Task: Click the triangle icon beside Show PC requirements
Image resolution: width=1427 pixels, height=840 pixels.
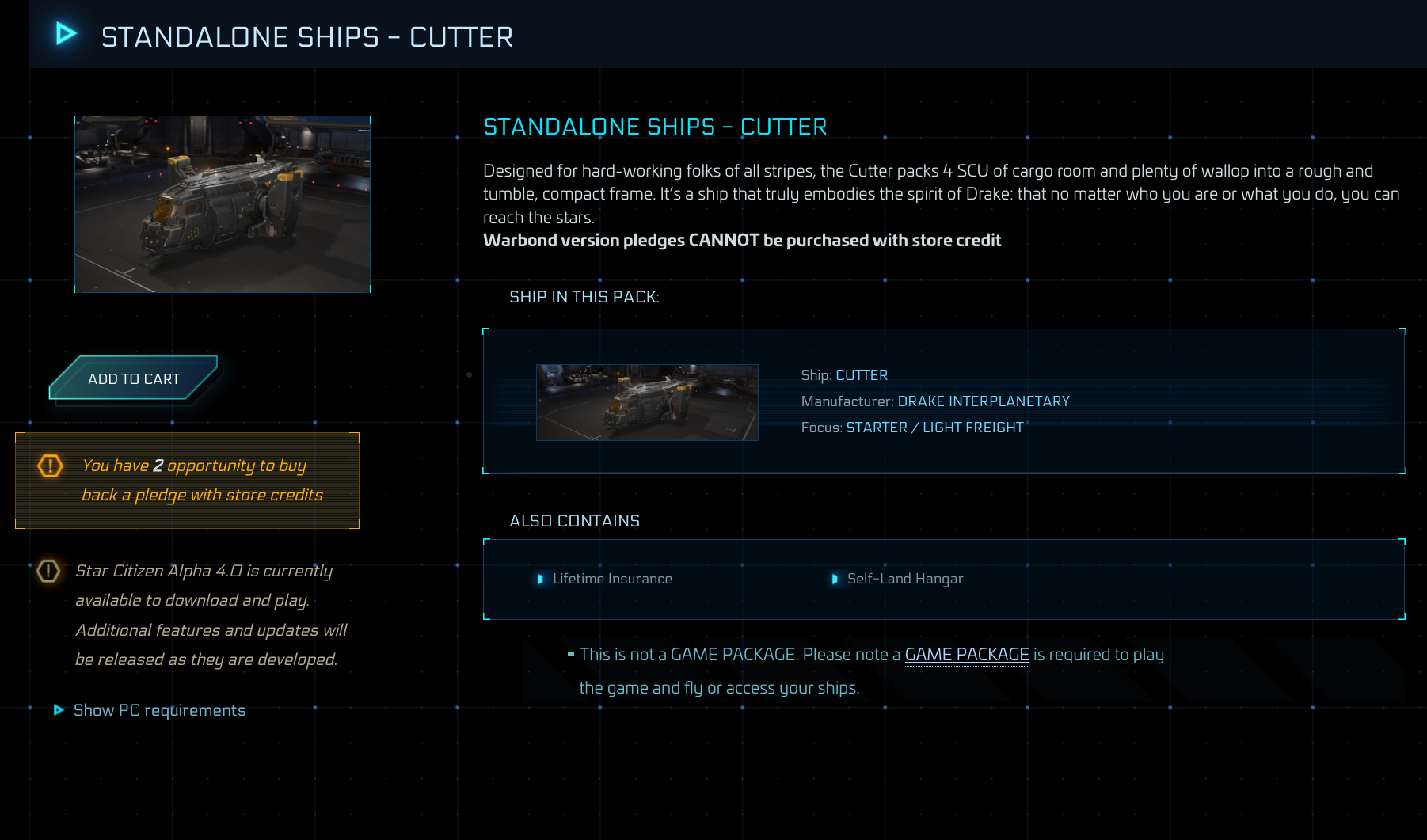Action: pos(59,710)
